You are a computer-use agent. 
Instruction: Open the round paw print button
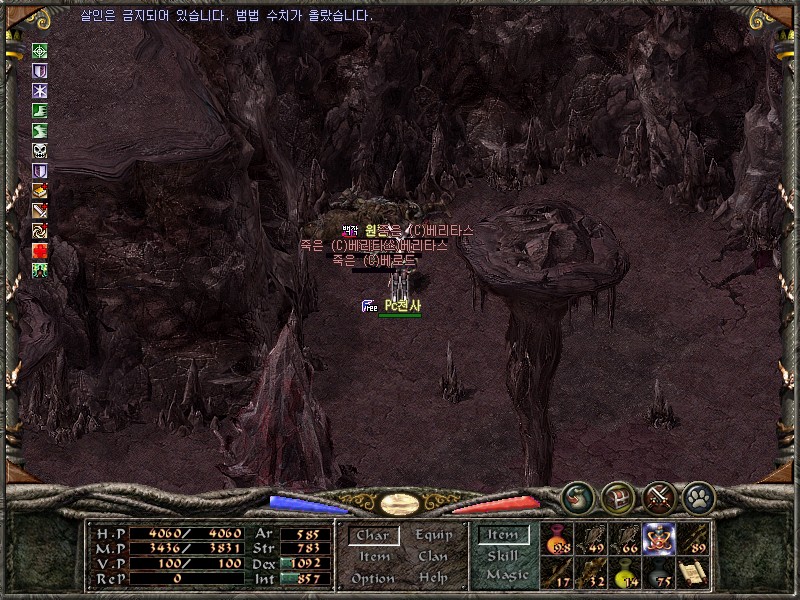pyautogui.click(x=697, y=496)
